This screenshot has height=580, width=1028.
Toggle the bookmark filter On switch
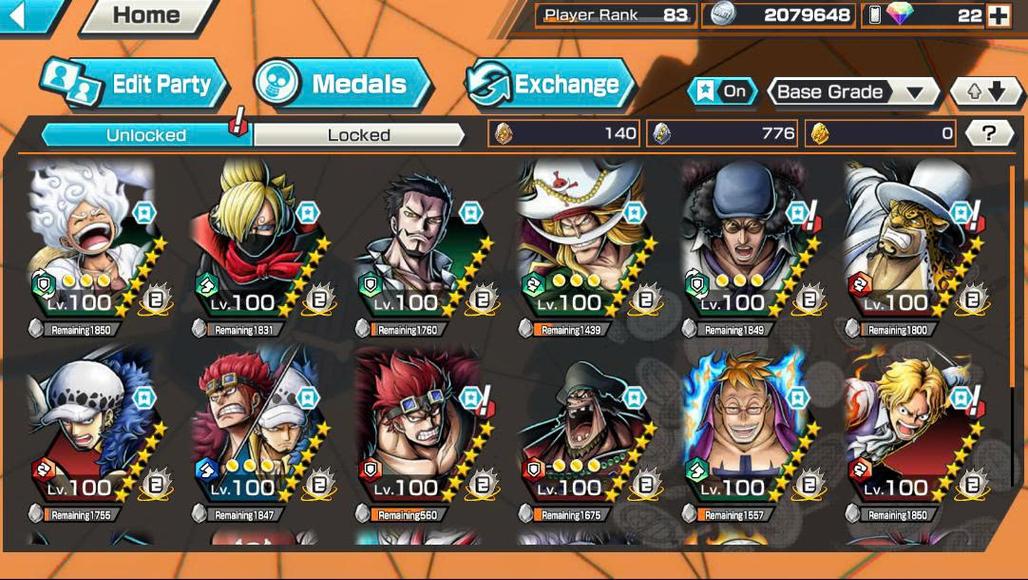[x=722, y=92]
